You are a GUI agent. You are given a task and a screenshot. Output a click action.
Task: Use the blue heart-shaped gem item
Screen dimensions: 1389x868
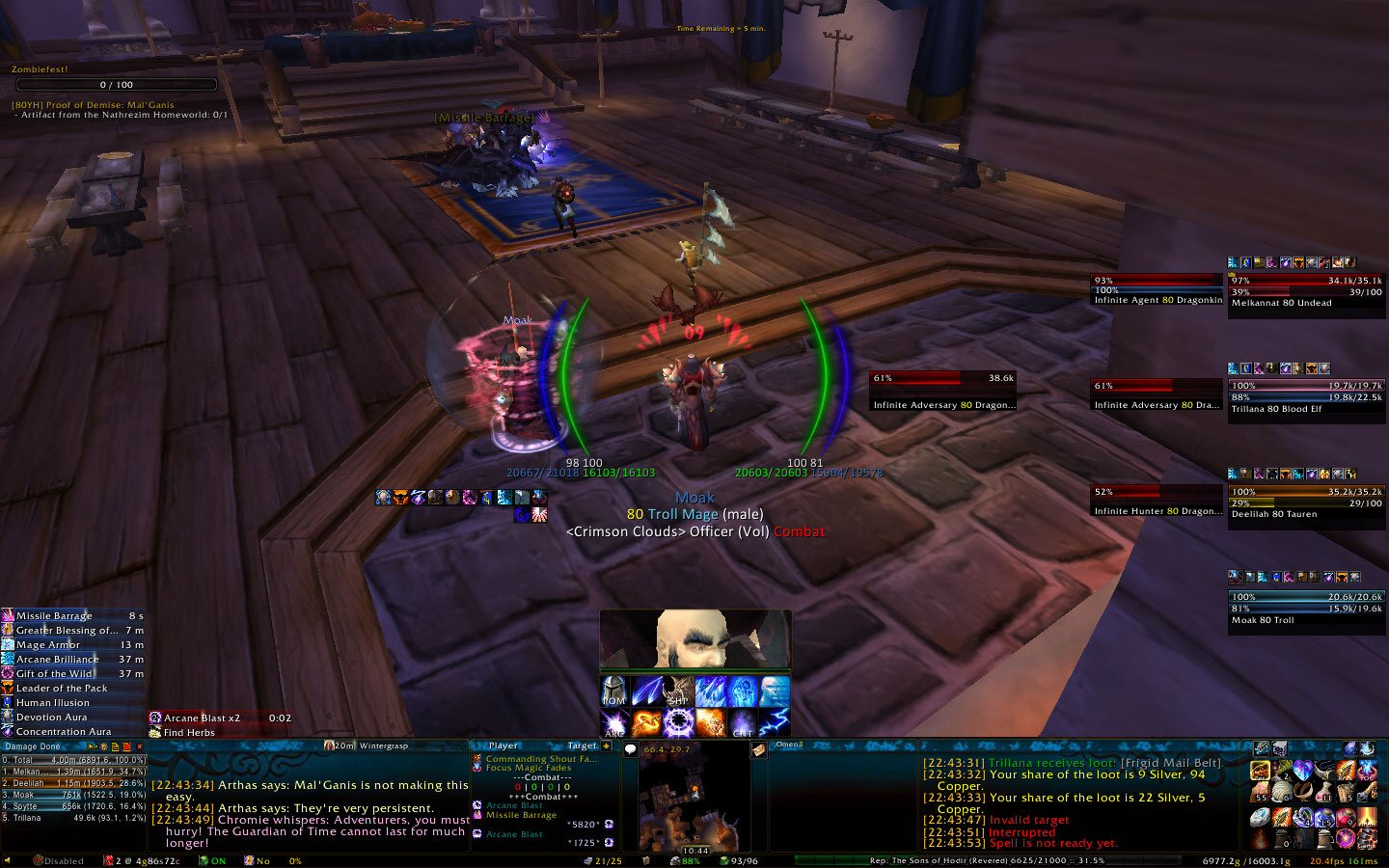(1303, 771)
